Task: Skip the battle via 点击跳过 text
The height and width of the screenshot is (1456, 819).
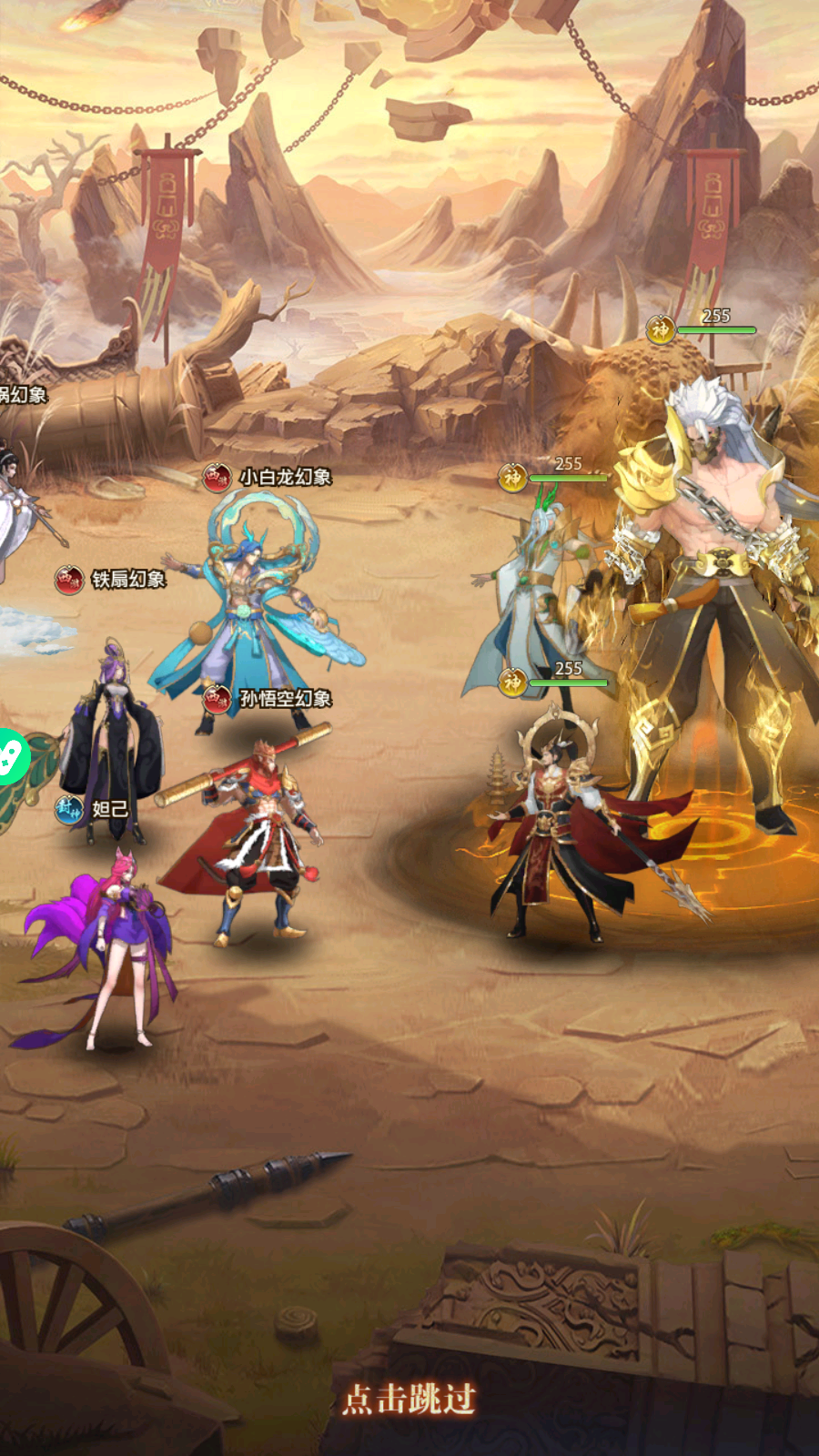Action: [409, 1399]
